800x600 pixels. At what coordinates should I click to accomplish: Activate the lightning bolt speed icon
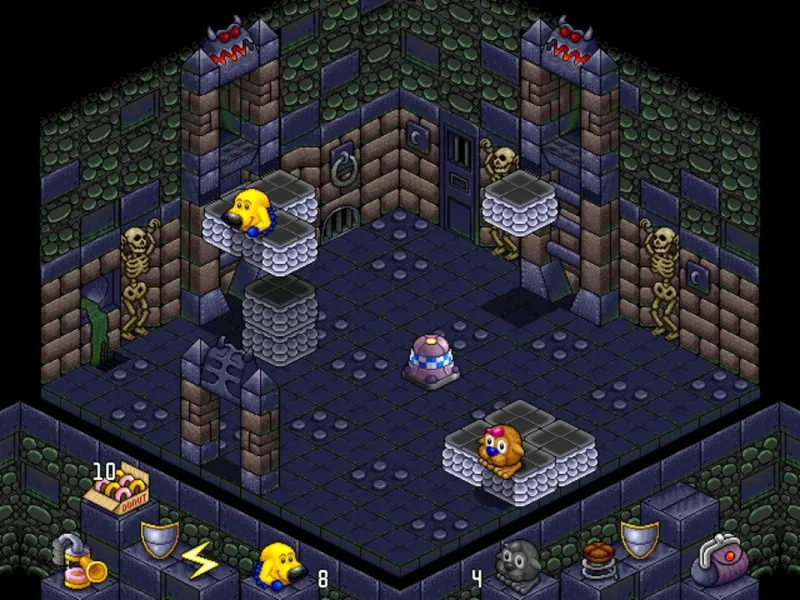click(x=199, y=563)
